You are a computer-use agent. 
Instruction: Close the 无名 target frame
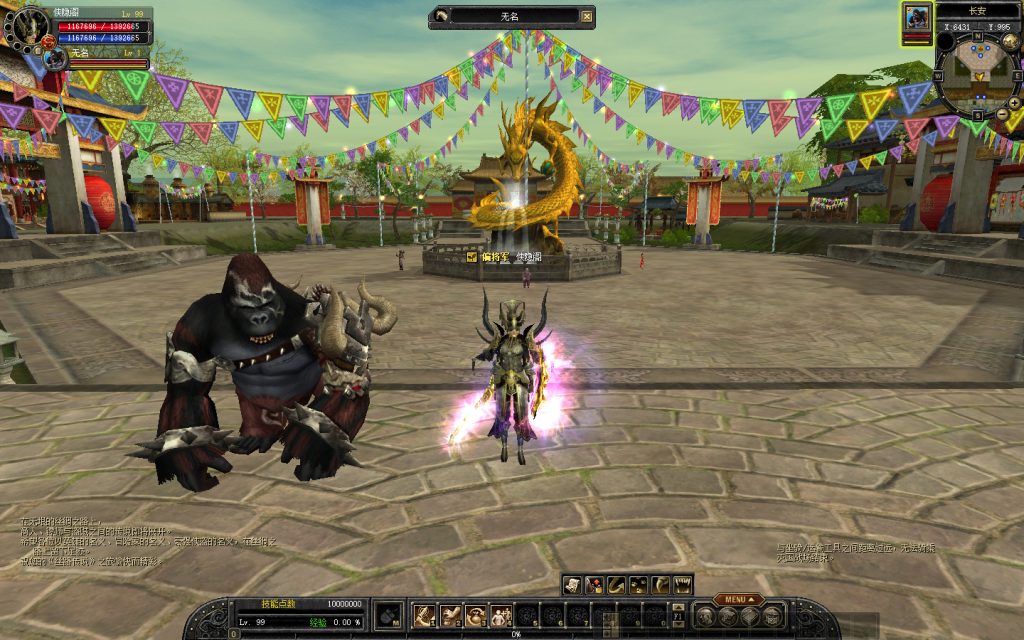point(587,16)
